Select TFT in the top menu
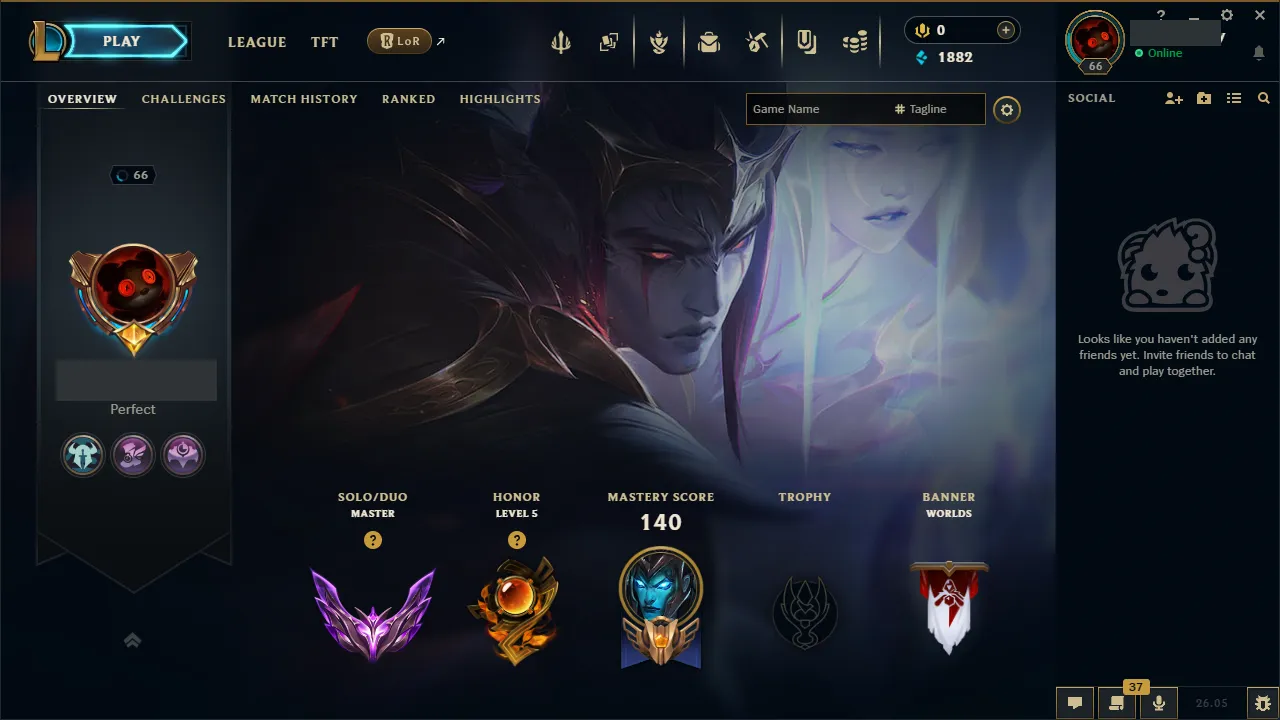The height and width of the screenshot is (720, 1280). pos(324,42)
